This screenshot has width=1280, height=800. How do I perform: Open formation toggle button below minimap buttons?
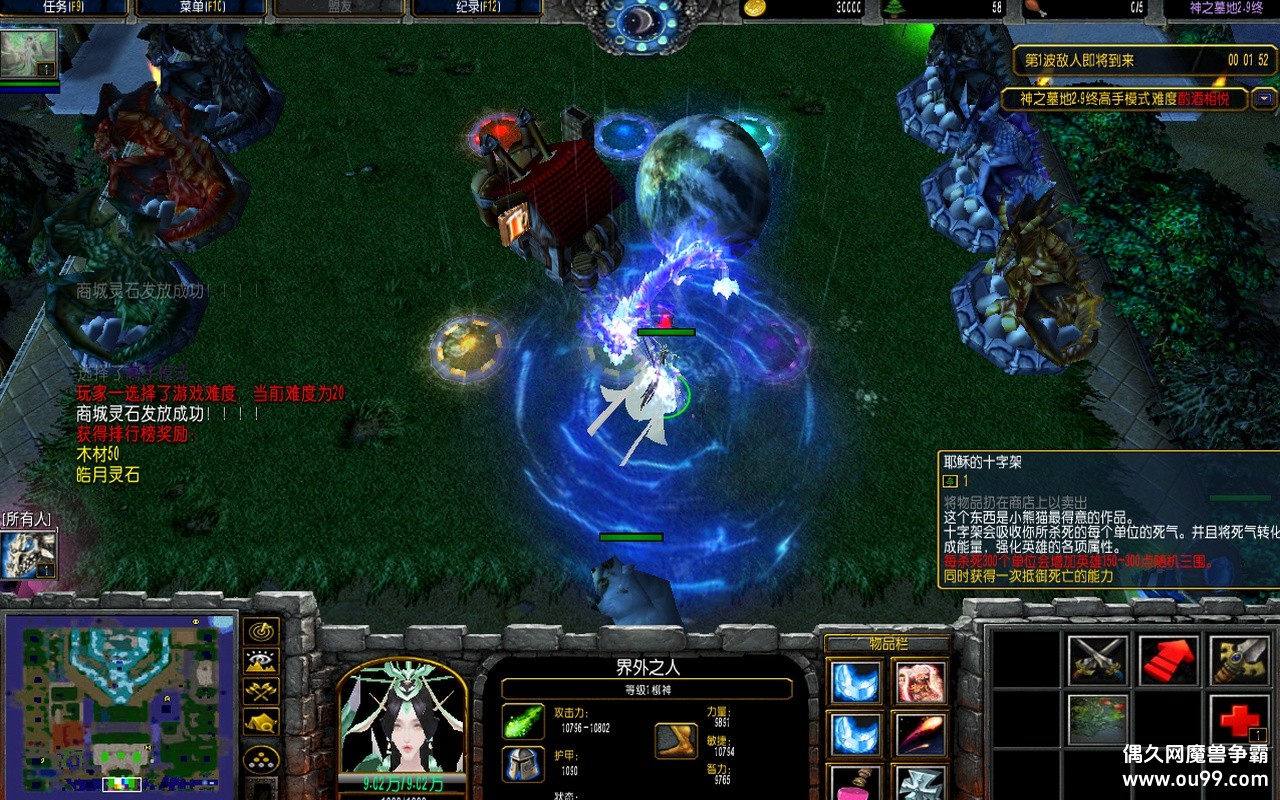pos(261,759)
